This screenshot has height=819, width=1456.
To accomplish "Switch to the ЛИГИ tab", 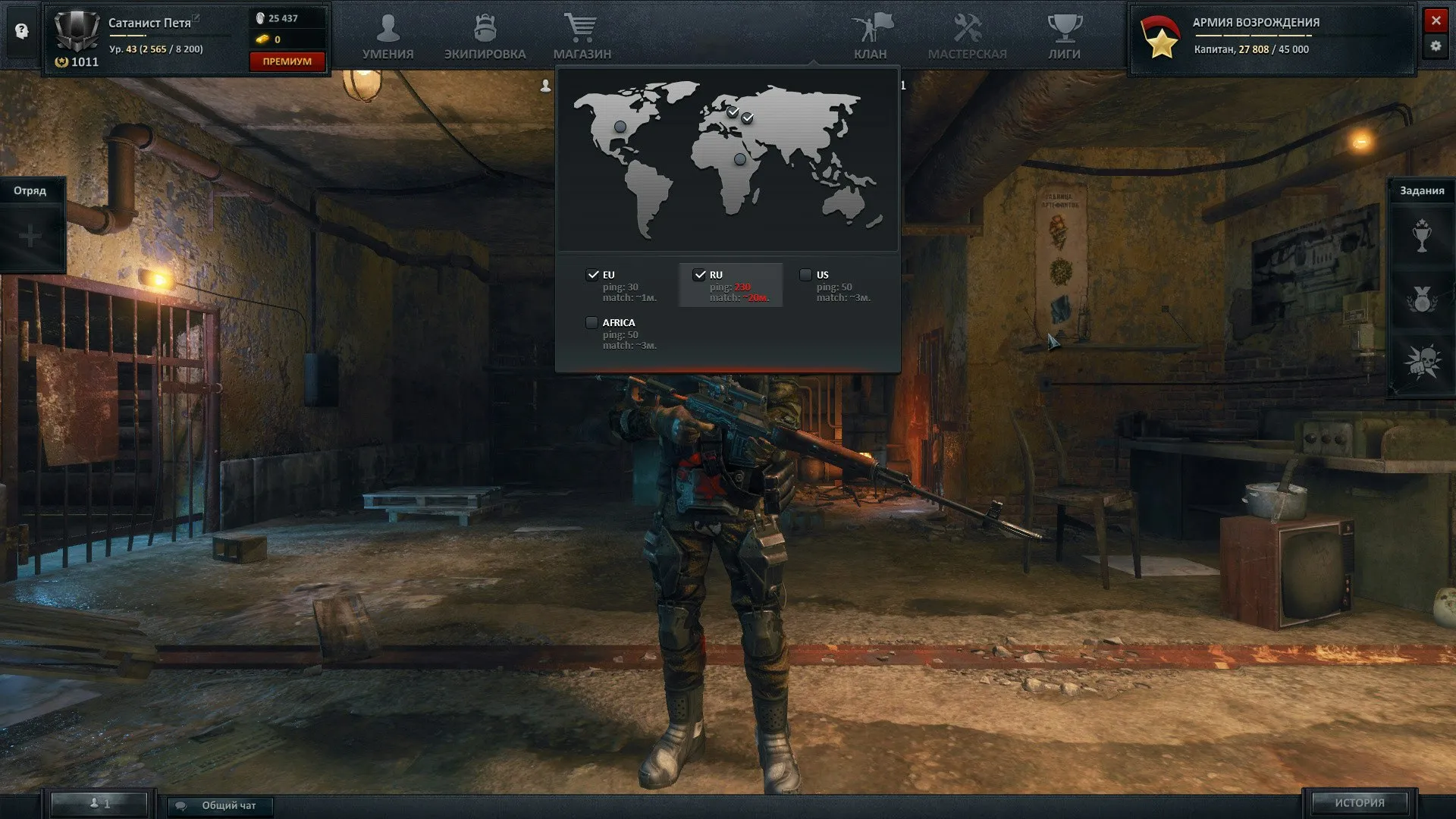I will pyautogui.click(x=1065, y=28).
